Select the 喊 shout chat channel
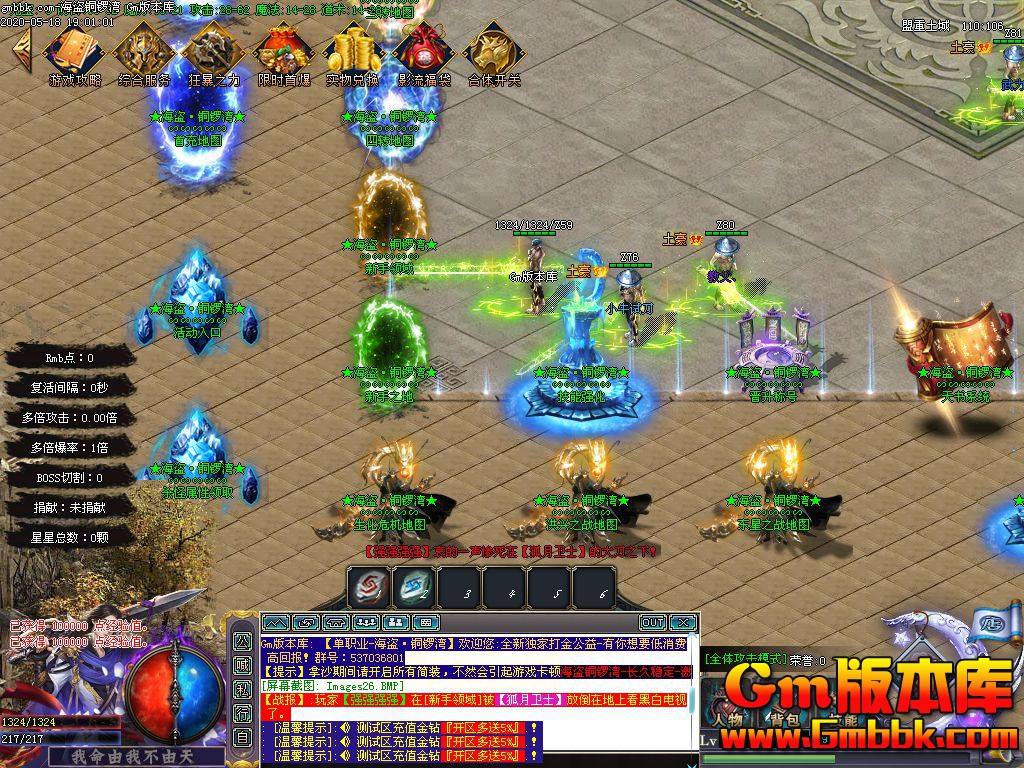1024x768 pixels. point(243,665)
